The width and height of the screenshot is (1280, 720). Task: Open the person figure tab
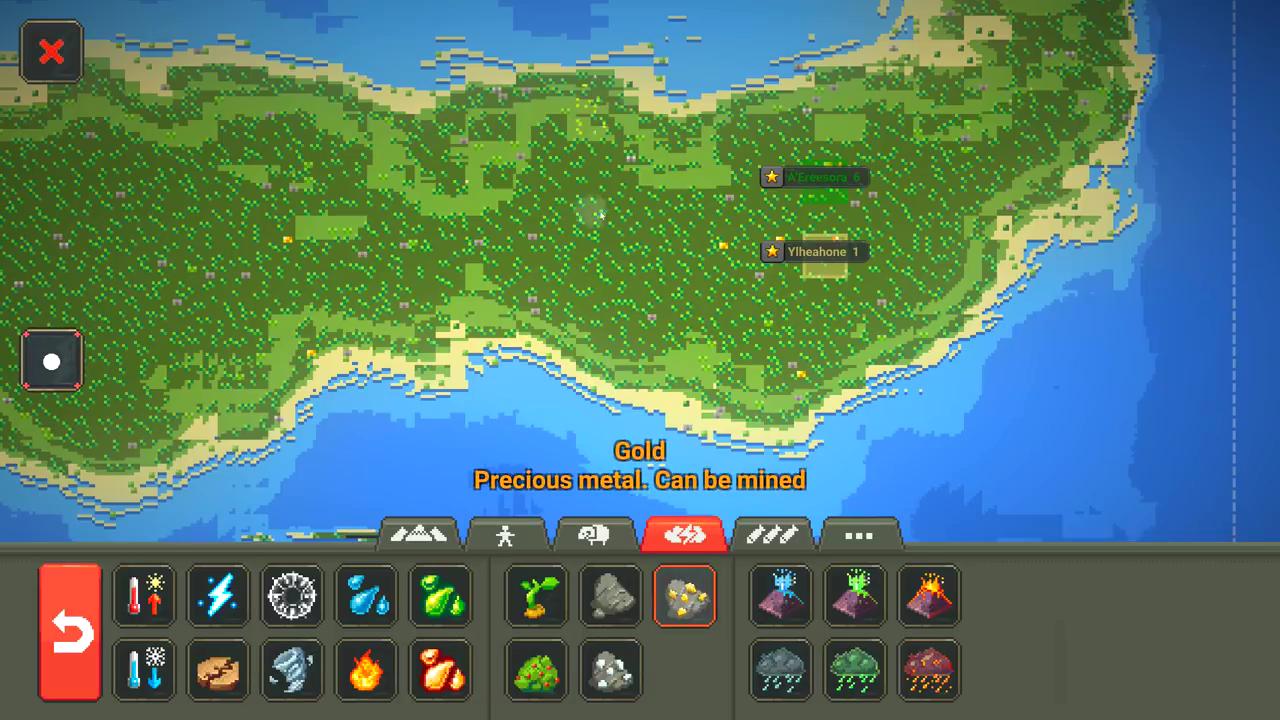[x=506, y=535]
